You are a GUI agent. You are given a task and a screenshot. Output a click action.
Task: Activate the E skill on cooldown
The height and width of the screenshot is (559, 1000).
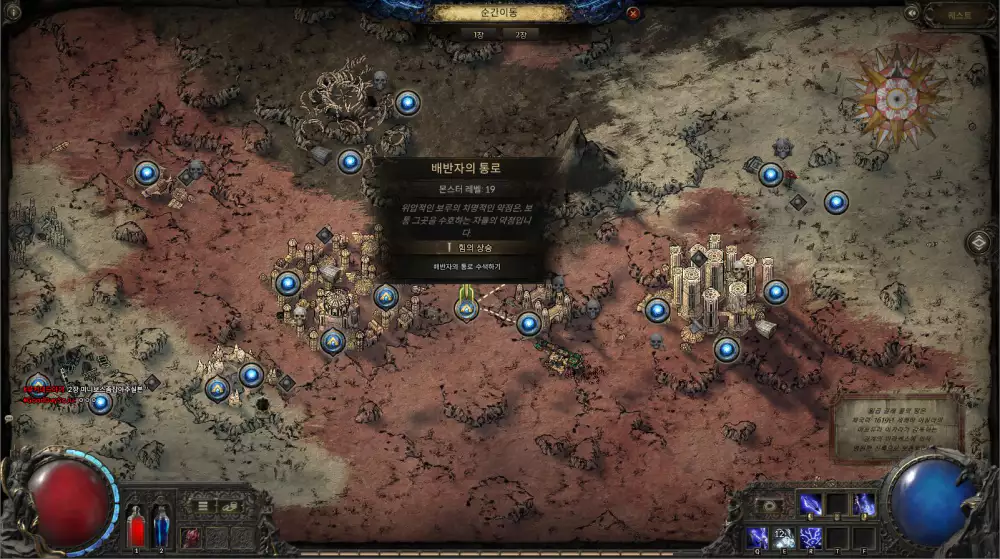pyautogui.click(x=784, y=537)
